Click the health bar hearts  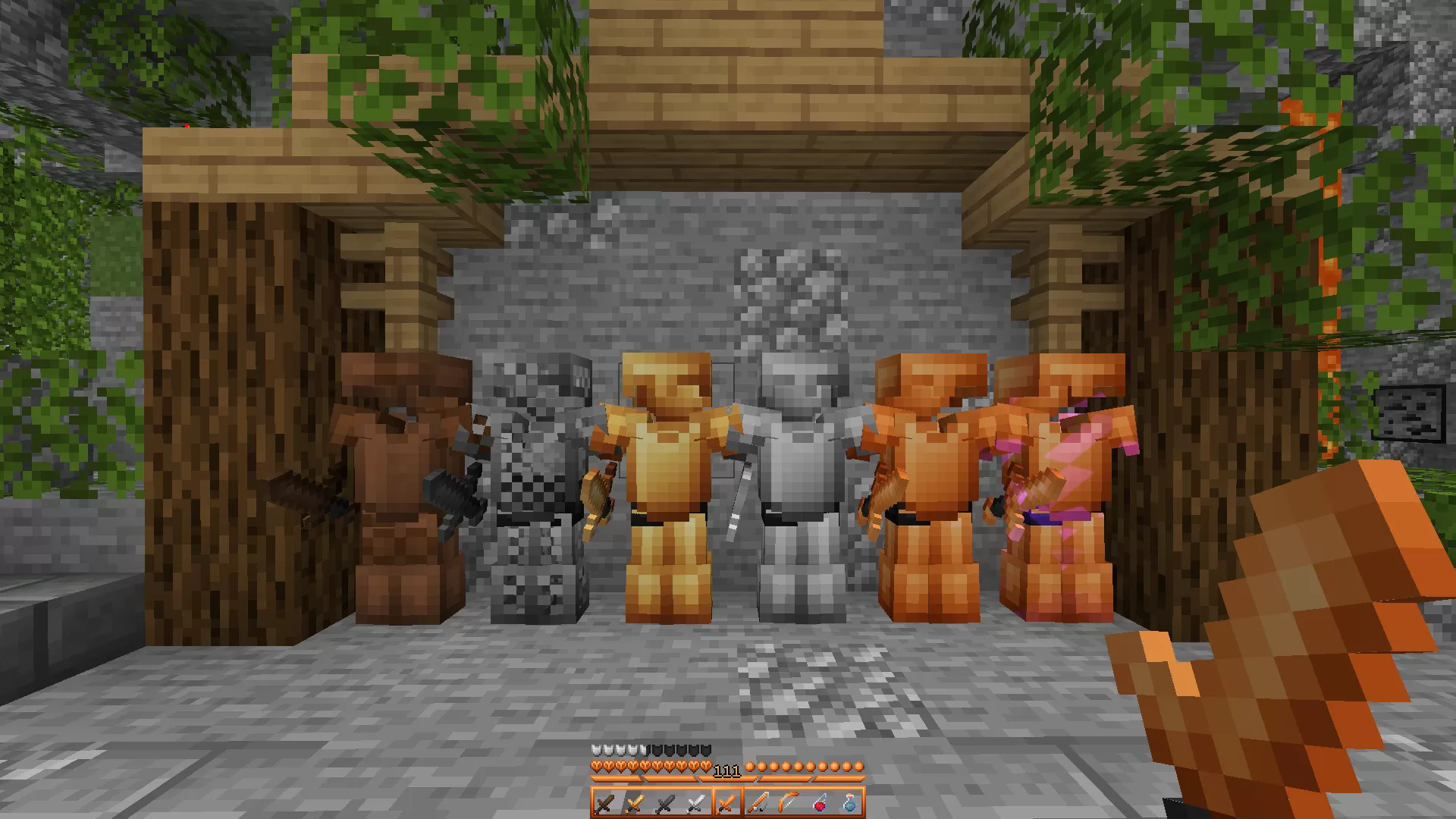pos(652,767)
